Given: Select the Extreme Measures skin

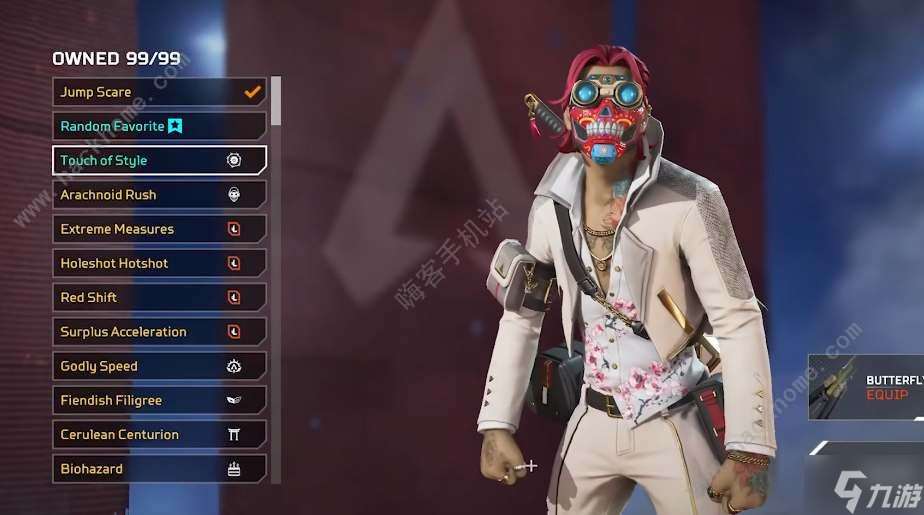Looking at the screenshot, I should [x=159, y=229].
